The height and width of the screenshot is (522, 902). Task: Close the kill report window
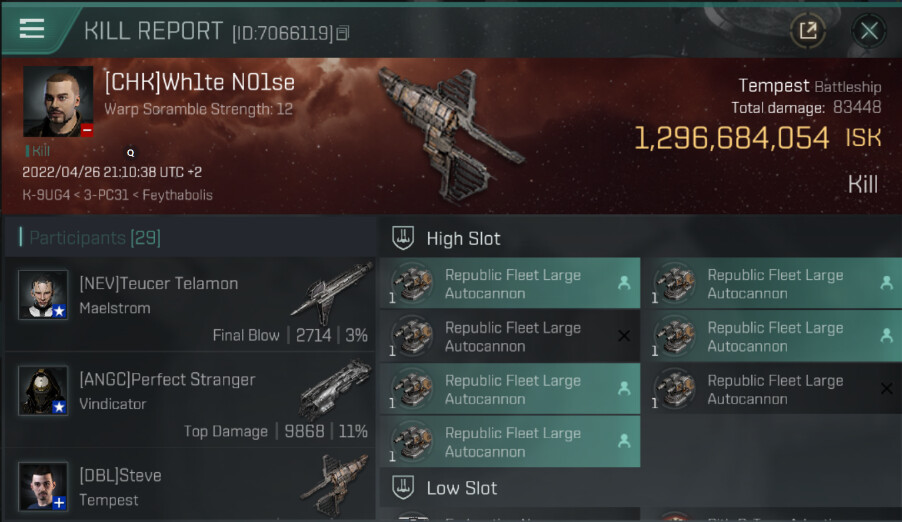[869, 31]
